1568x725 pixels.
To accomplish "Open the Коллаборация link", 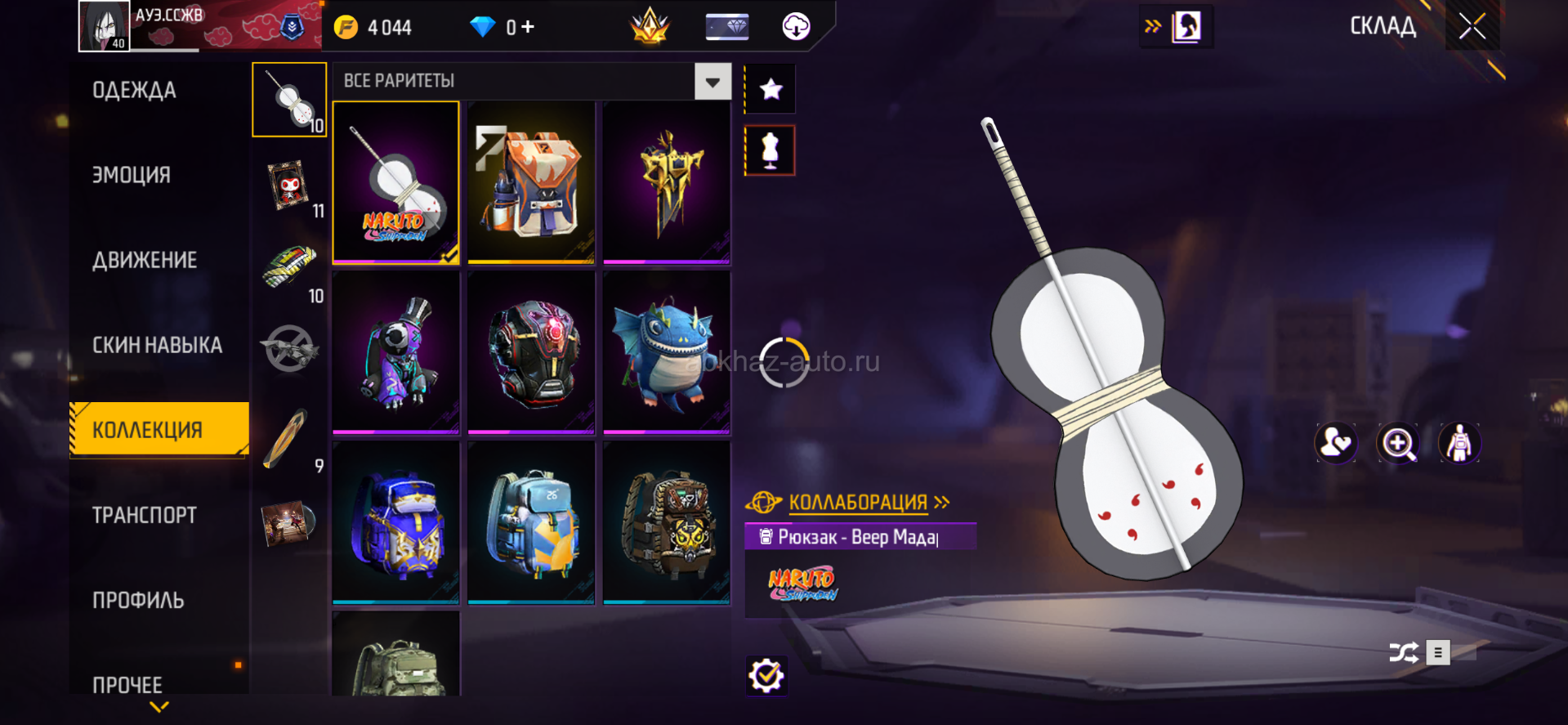I will [x=858, y=502].
